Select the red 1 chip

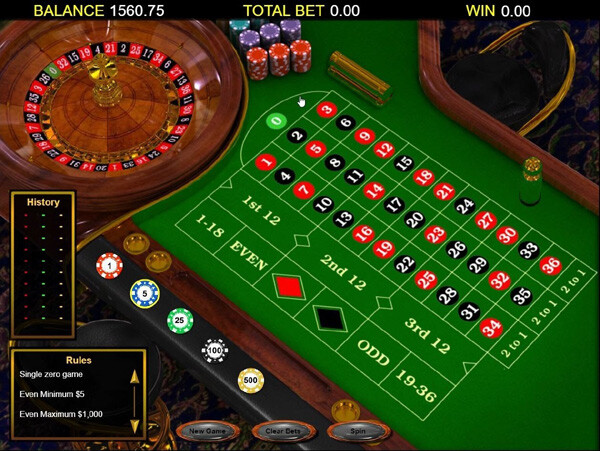pos(109,266)
